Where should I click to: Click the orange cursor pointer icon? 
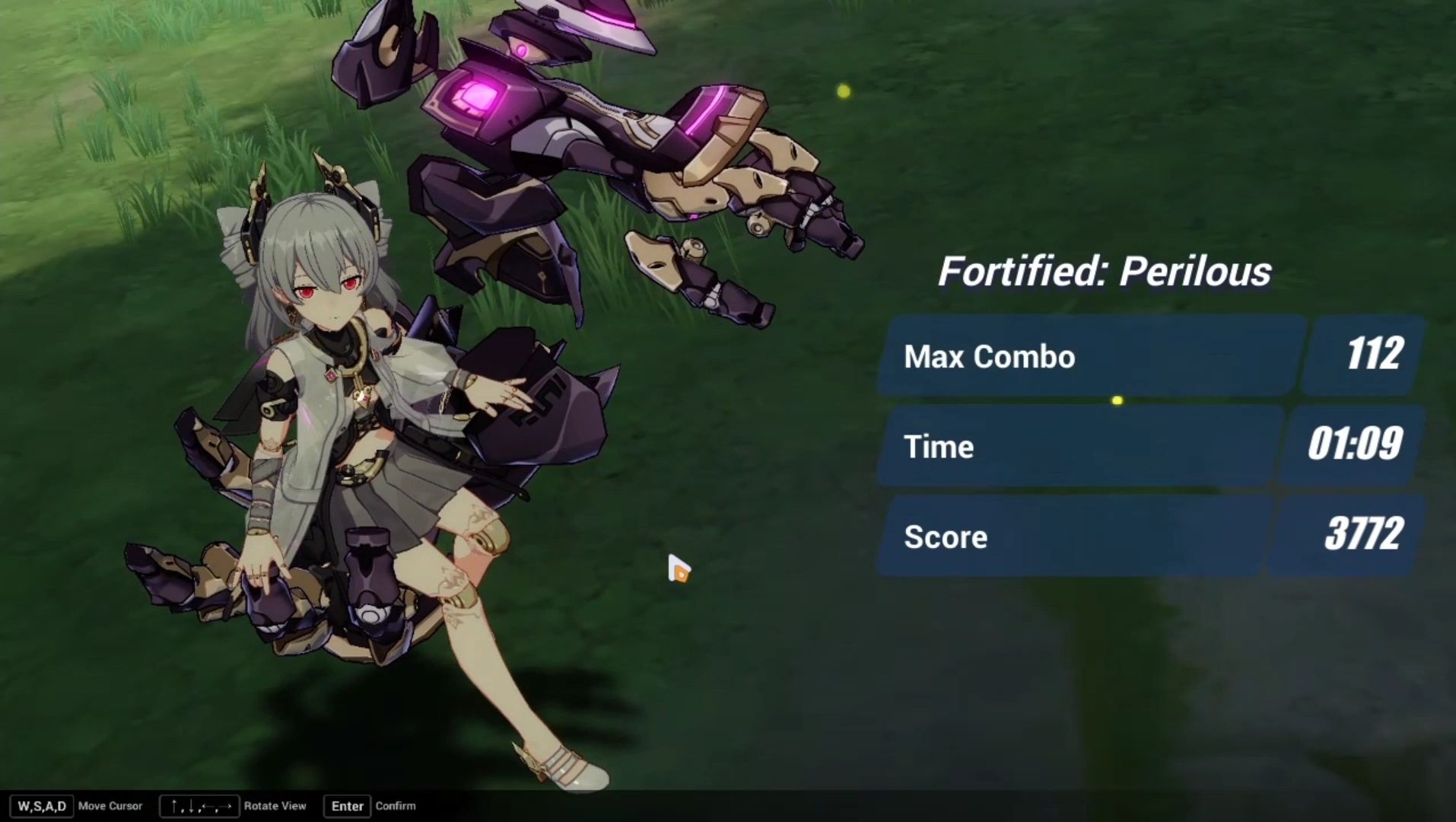point(679,569)
